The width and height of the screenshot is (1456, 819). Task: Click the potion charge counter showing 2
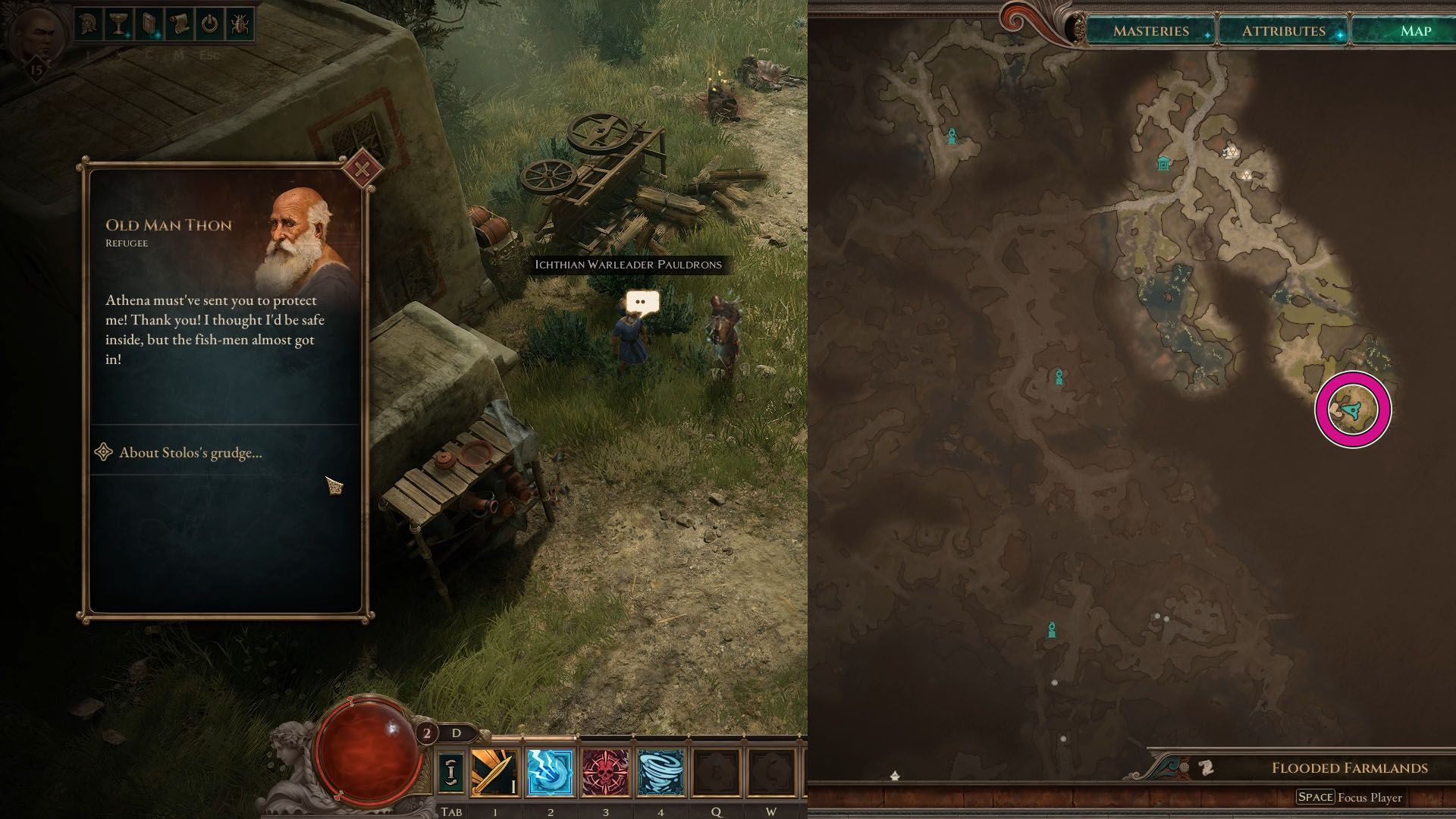428,733
